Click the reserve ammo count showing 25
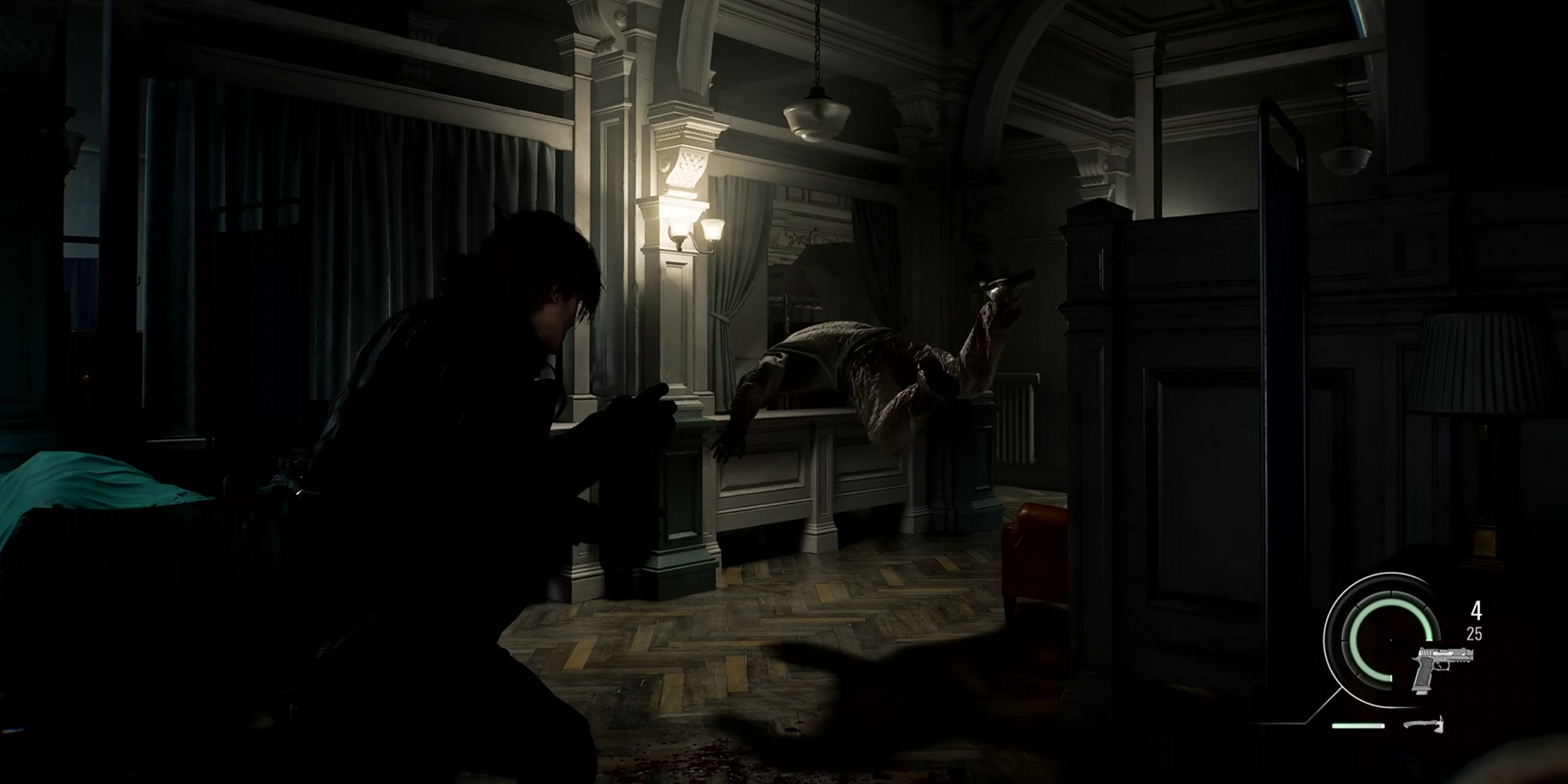The width and height of the screenshot is (1568, 784). pos(1475,633)
